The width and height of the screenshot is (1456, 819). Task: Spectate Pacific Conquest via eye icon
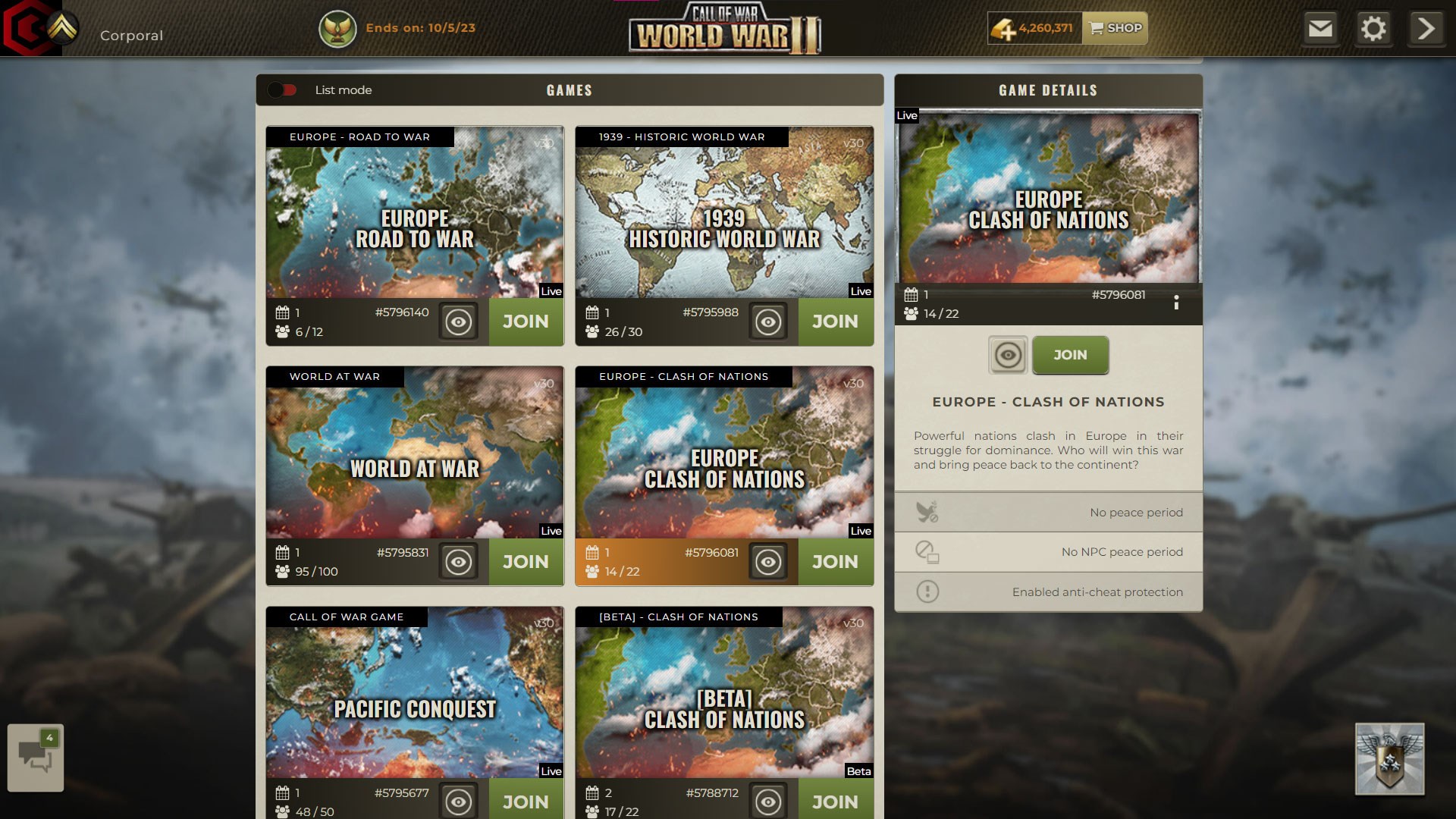pyautogui.click(x=460, y=801)
